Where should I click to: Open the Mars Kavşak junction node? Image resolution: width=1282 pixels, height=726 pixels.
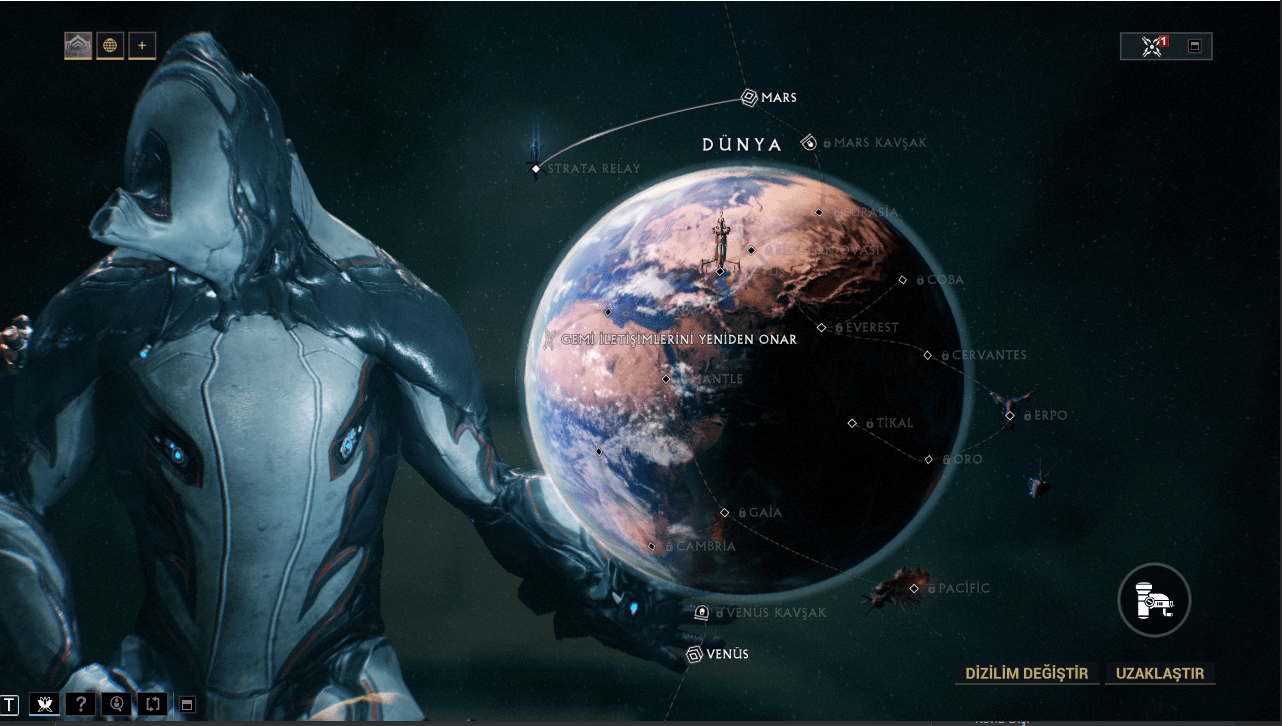(x=809, y=143)
